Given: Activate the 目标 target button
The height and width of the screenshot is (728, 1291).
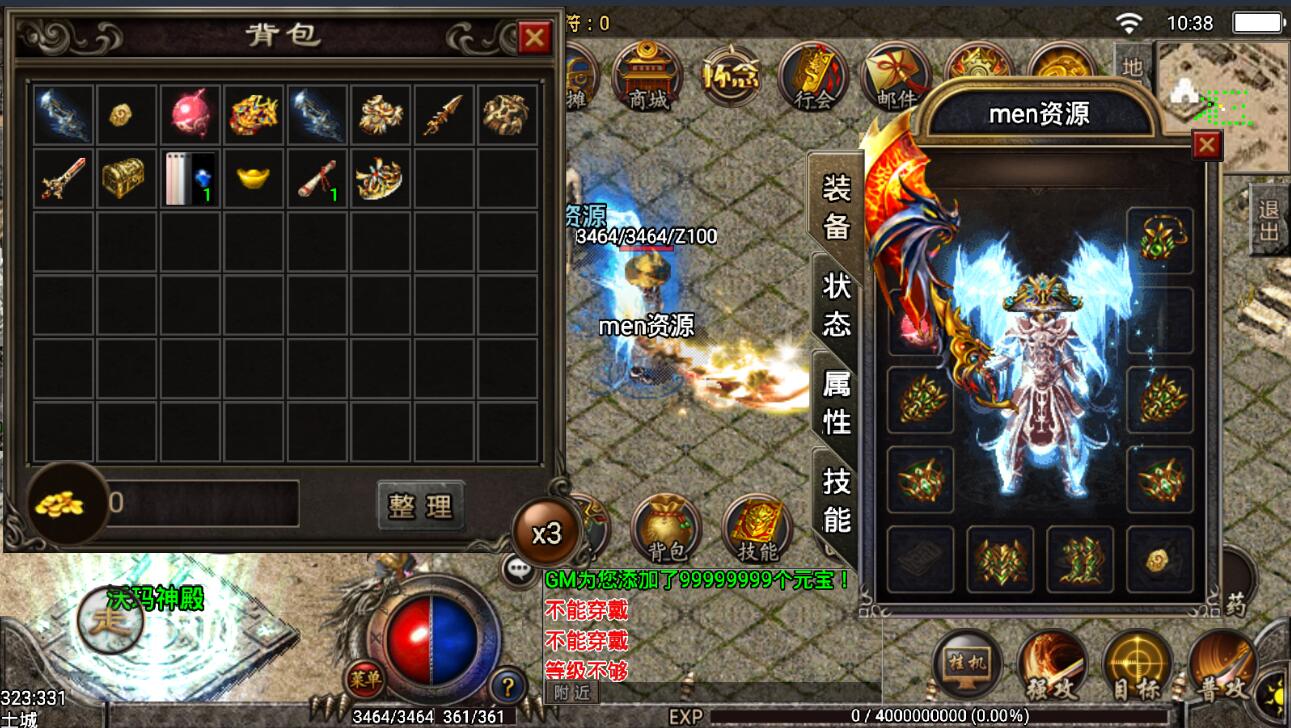Looking at the screenshot, I should [1137, 665].
